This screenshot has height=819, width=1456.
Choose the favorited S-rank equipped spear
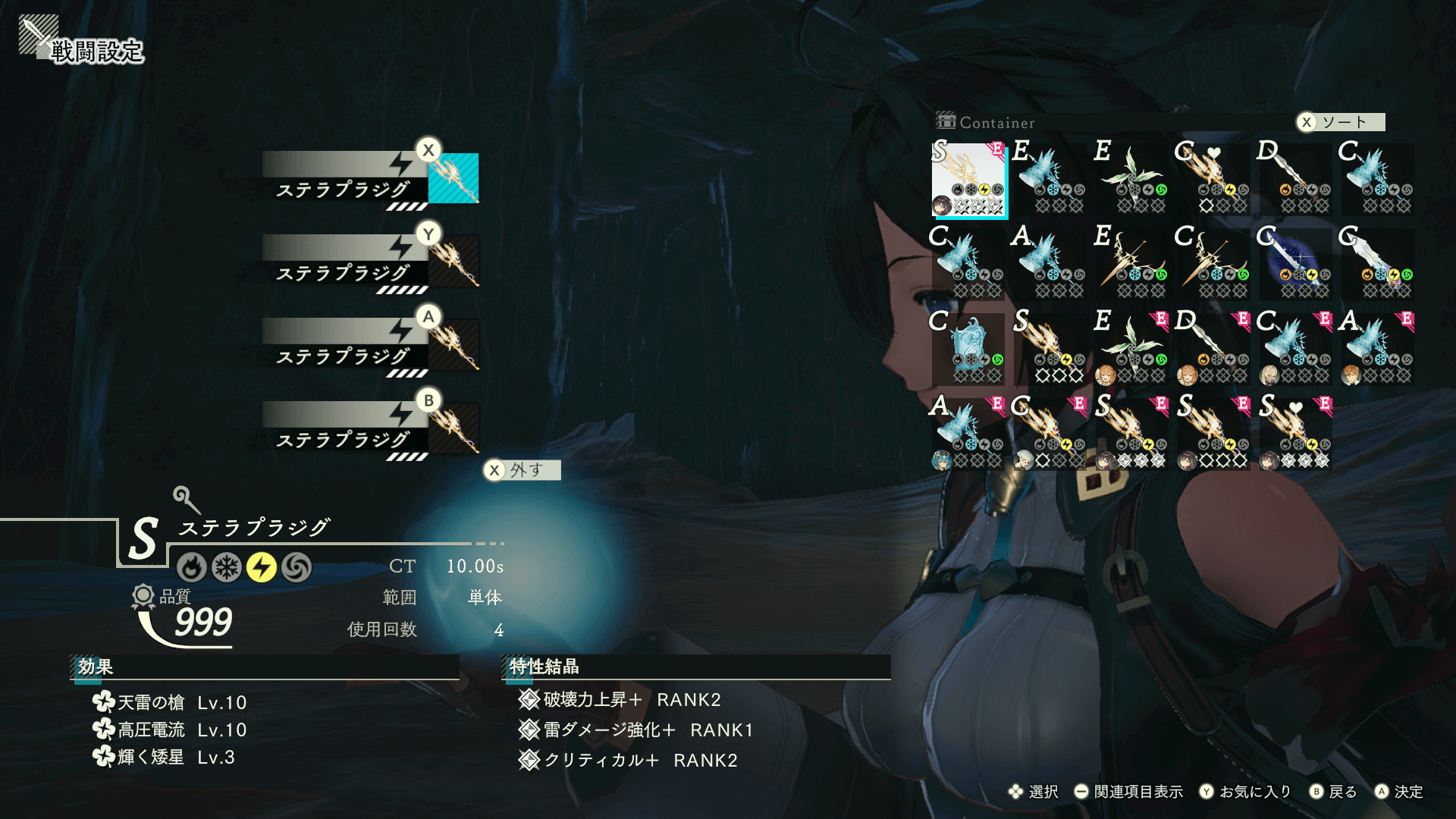click(1296, 434)
